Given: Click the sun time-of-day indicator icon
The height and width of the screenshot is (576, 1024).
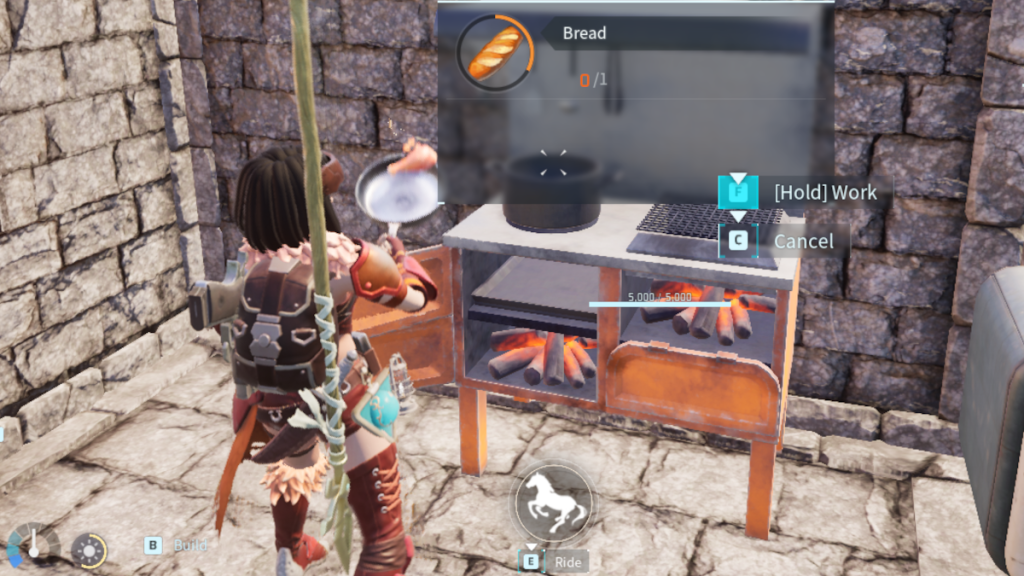Looking at the screenshot, I should tap(87, 548).
